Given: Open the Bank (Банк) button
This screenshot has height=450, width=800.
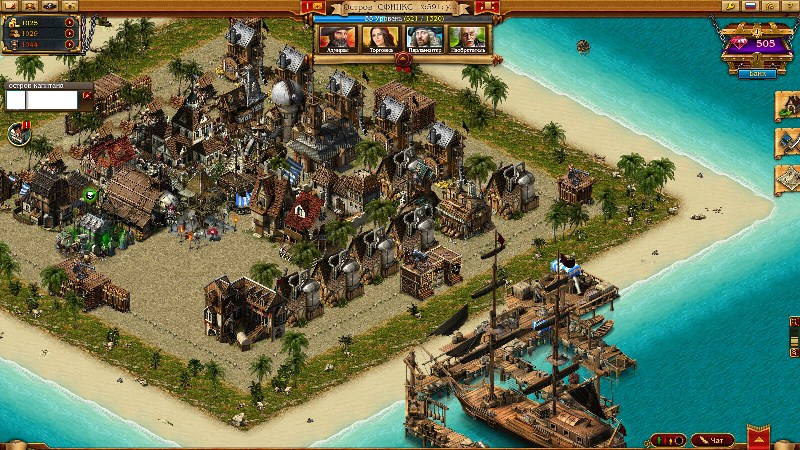Looking at the screenshot, I should (x=755, y=72).
